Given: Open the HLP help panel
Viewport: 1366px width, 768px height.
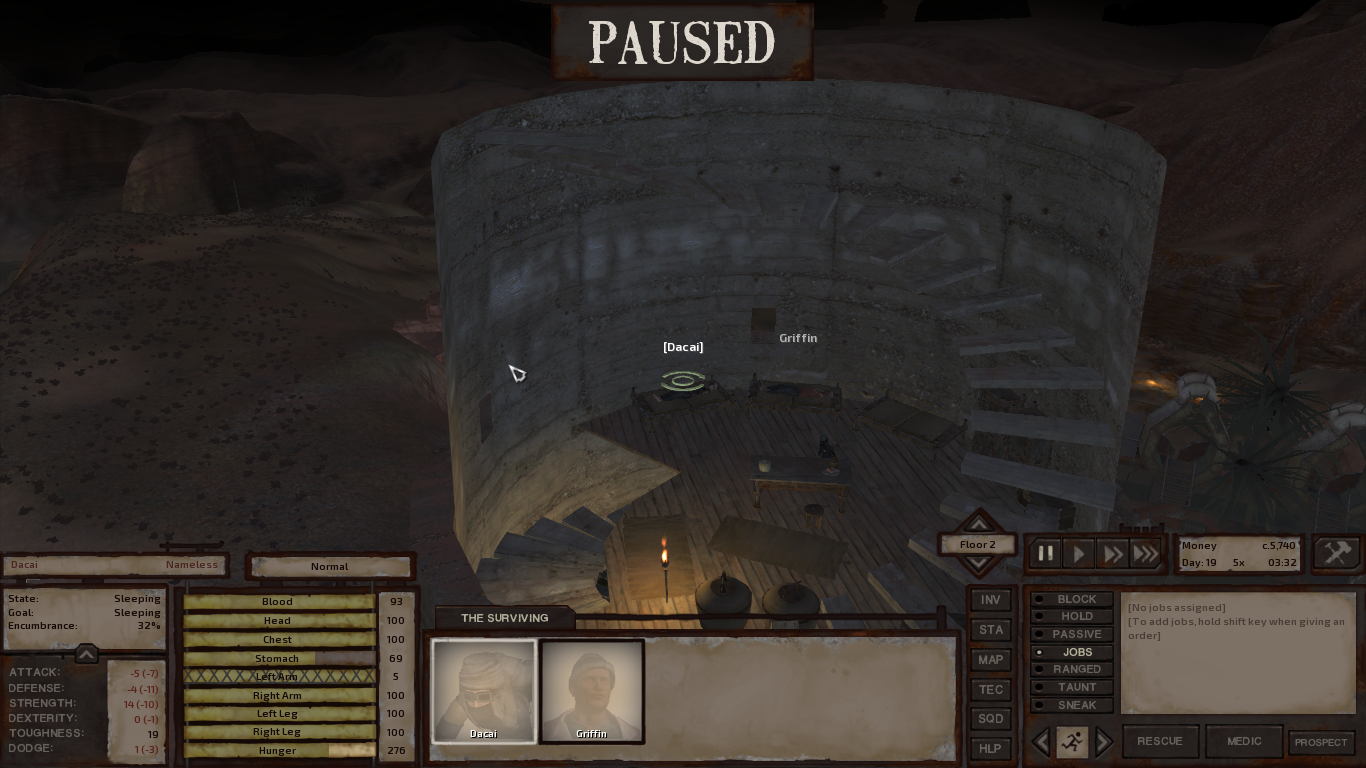Looking at the screenshot, I should pos(990,748).
